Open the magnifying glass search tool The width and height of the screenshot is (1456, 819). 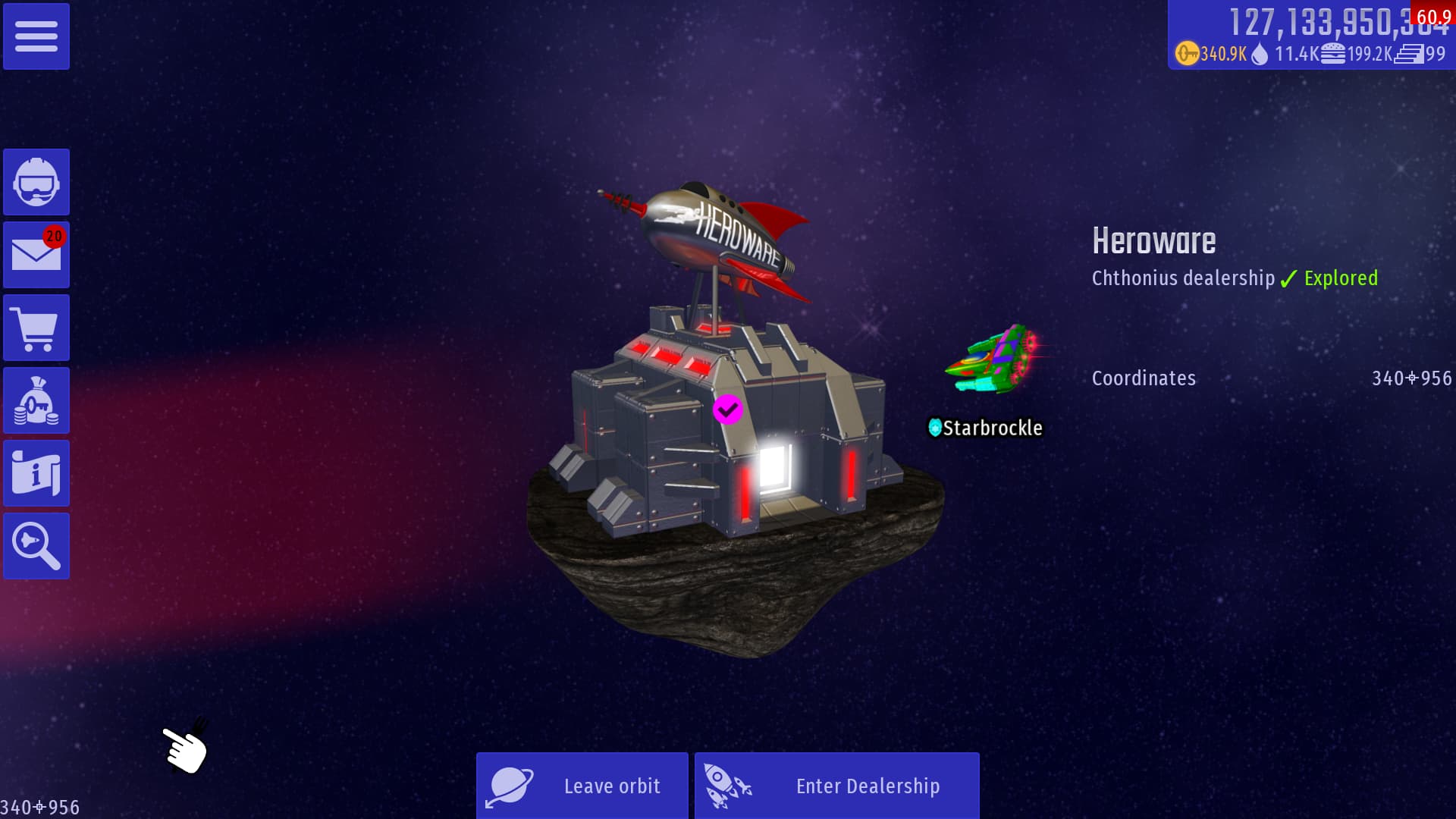click(x=36, y=546)
